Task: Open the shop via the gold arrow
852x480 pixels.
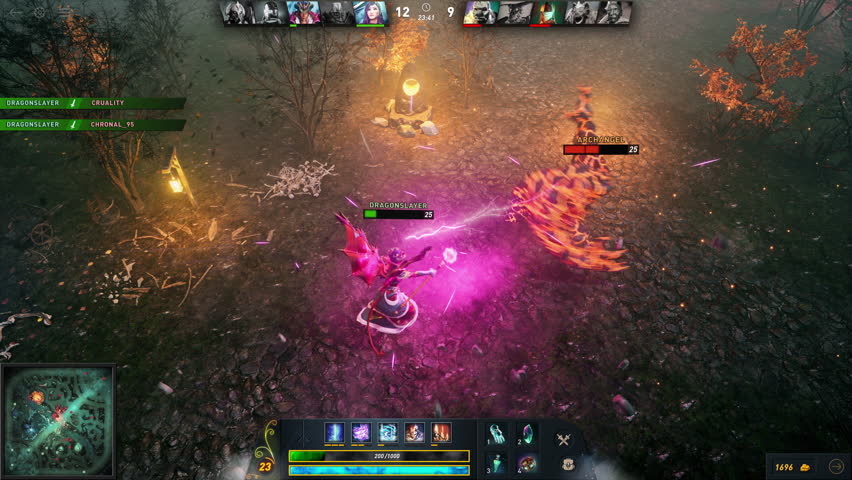Action: pyautogui.click(x=837, y=466)
